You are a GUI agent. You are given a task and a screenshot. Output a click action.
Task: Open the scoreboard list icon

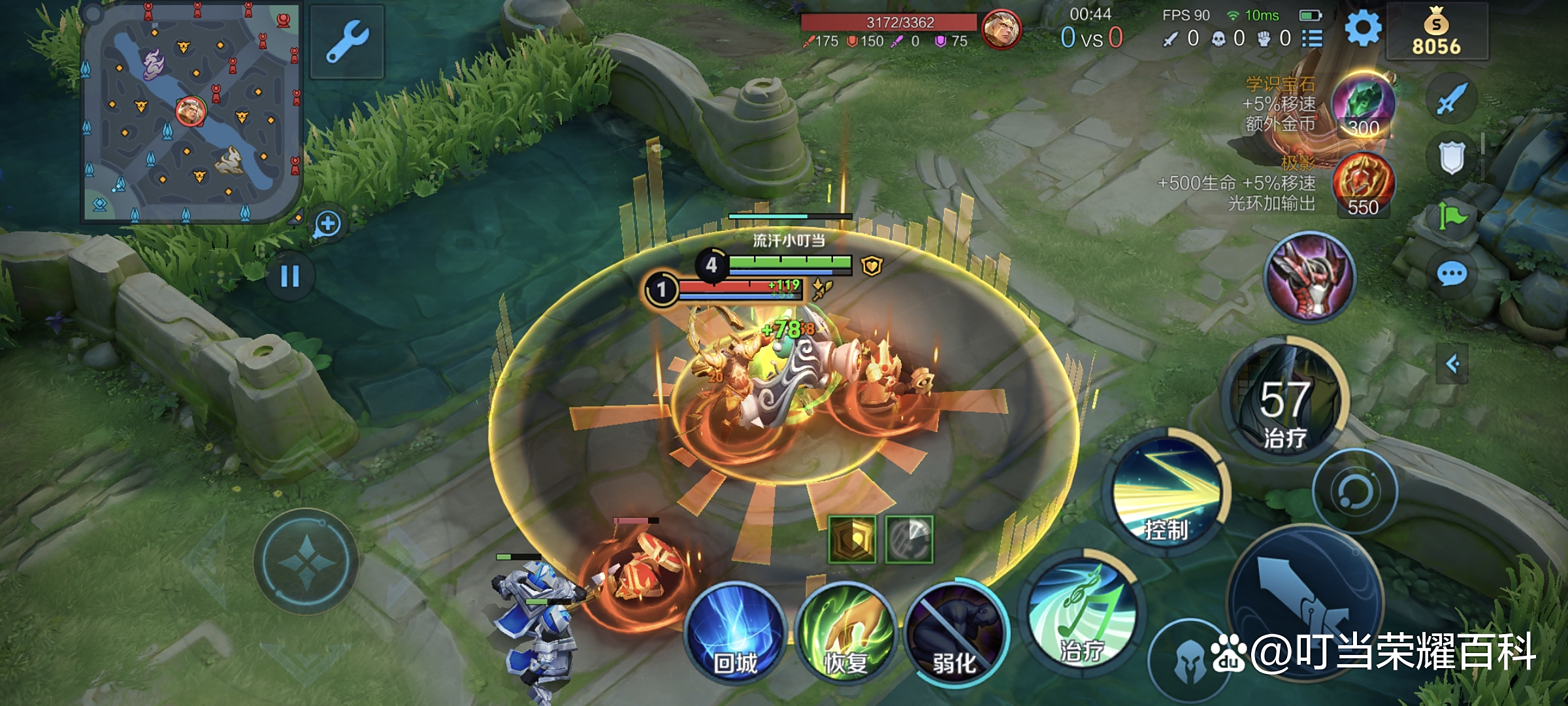point(1312,39)
